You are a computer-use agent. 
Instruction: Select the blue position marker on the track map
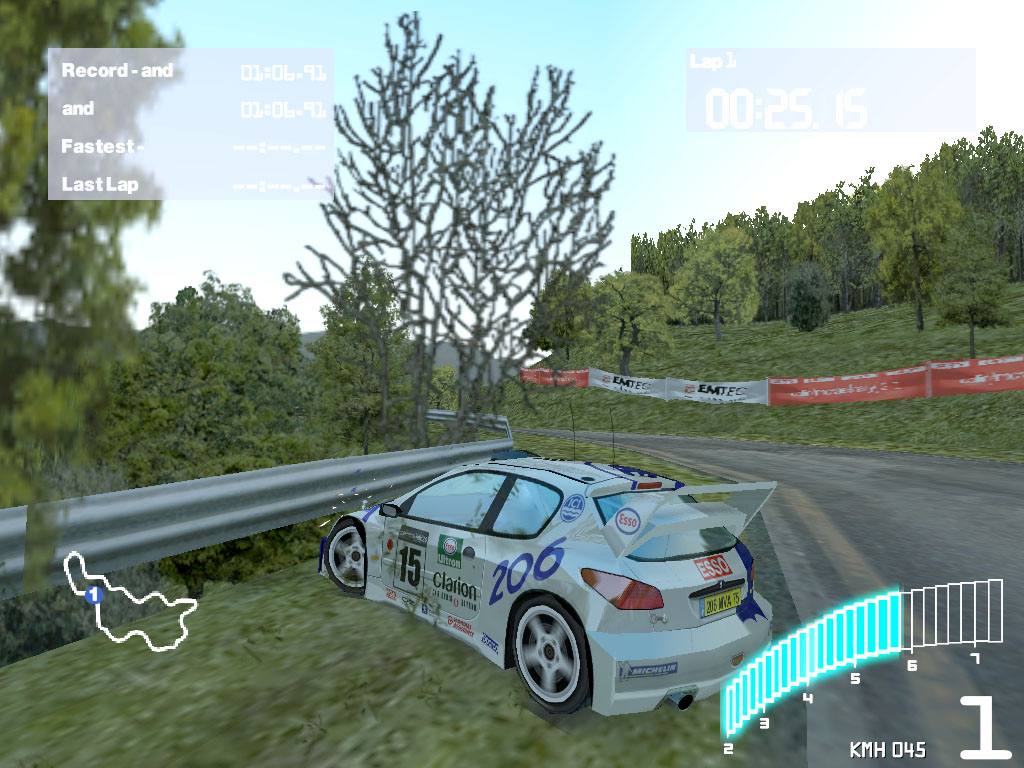pos(94,595)
